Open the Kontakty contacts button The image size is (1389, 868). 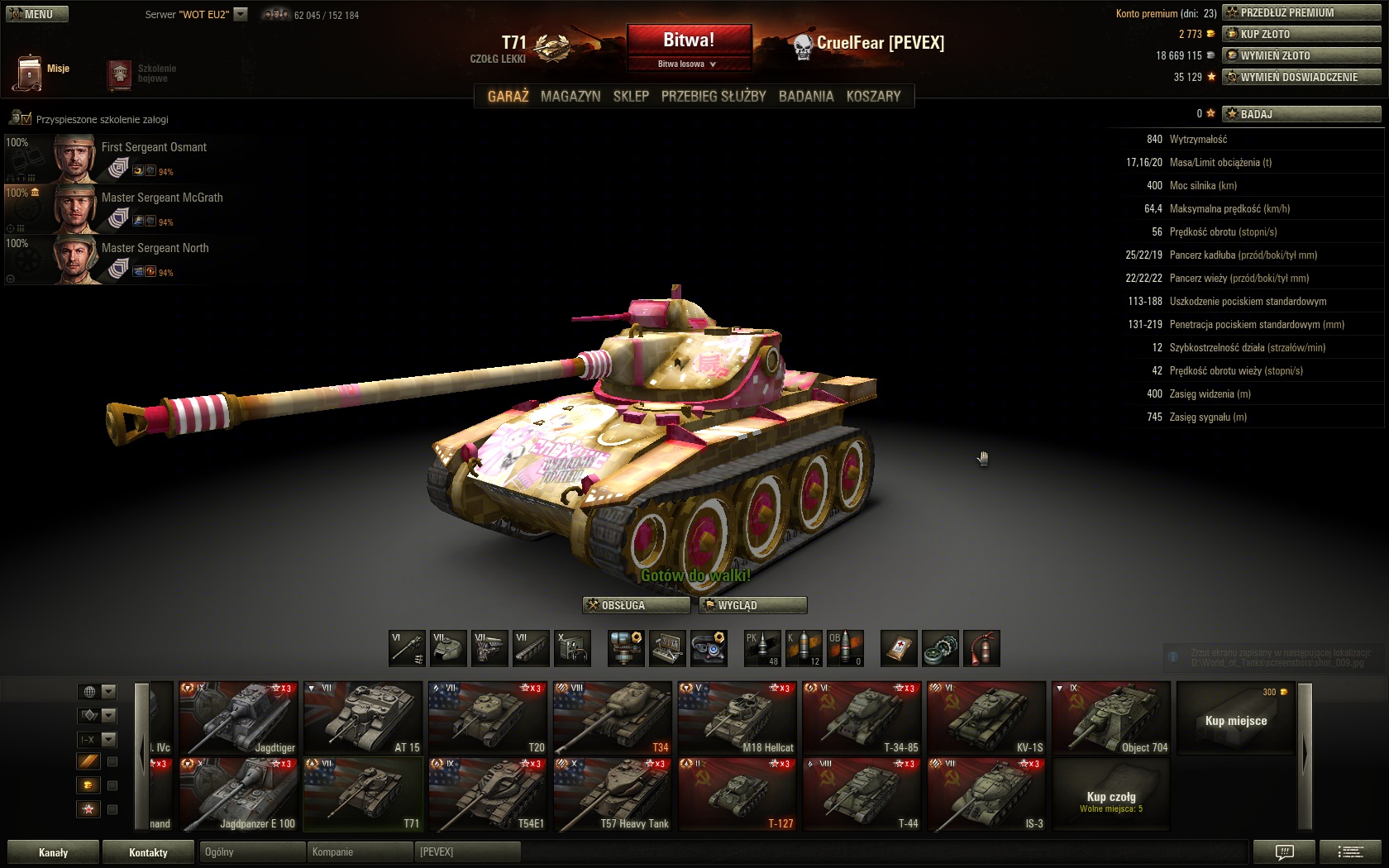tap(148, 852)
